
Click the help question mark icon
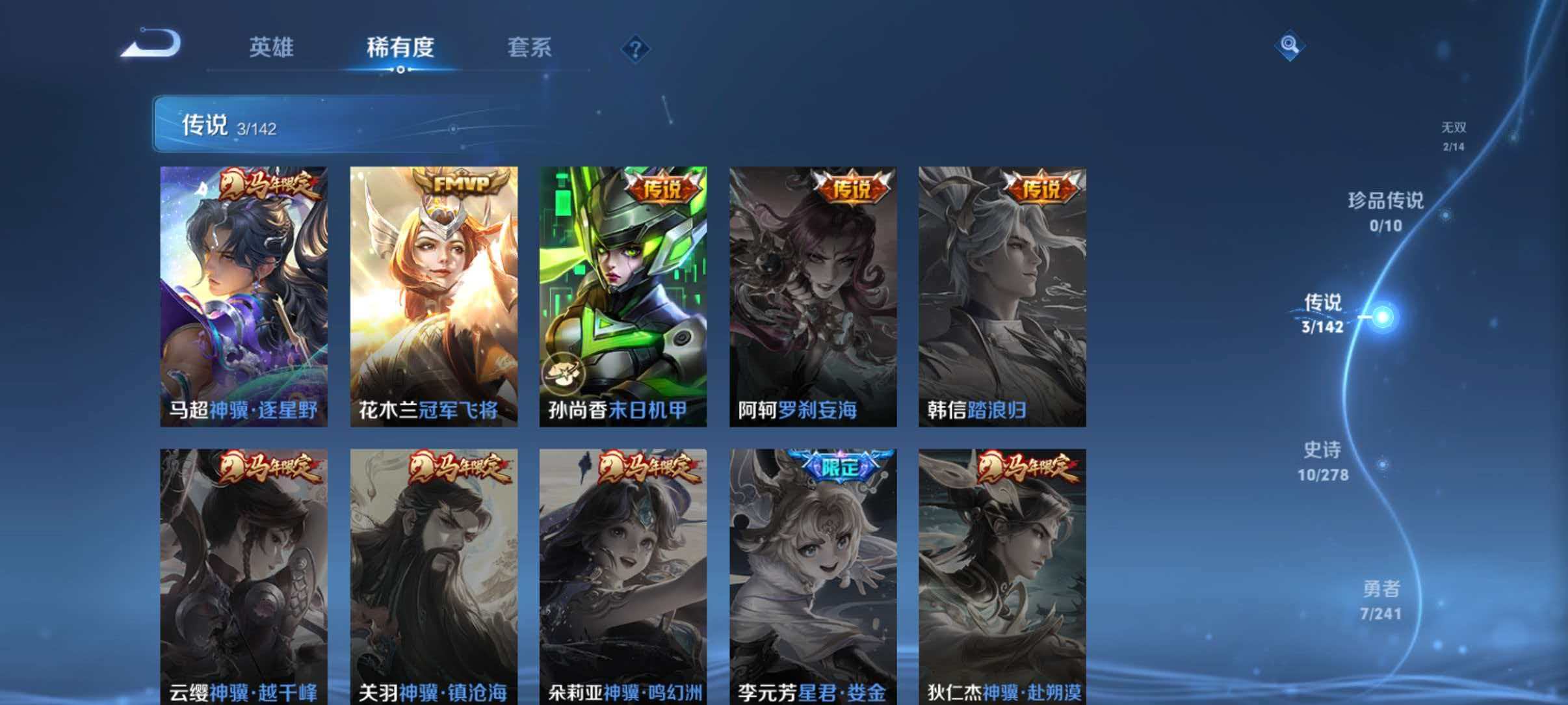637,49
